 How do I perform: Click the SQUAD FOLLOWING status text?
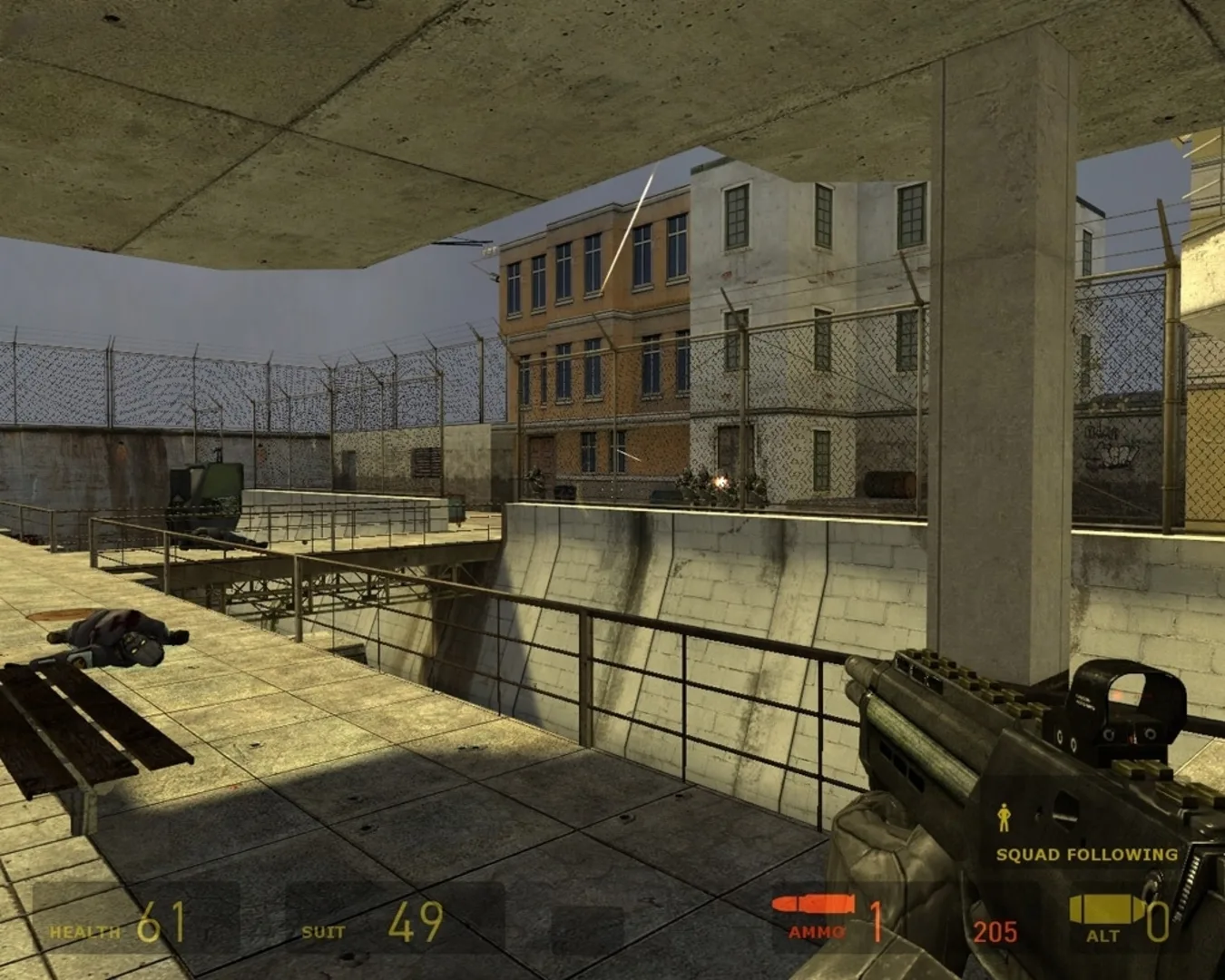(x=1085, y=854)
